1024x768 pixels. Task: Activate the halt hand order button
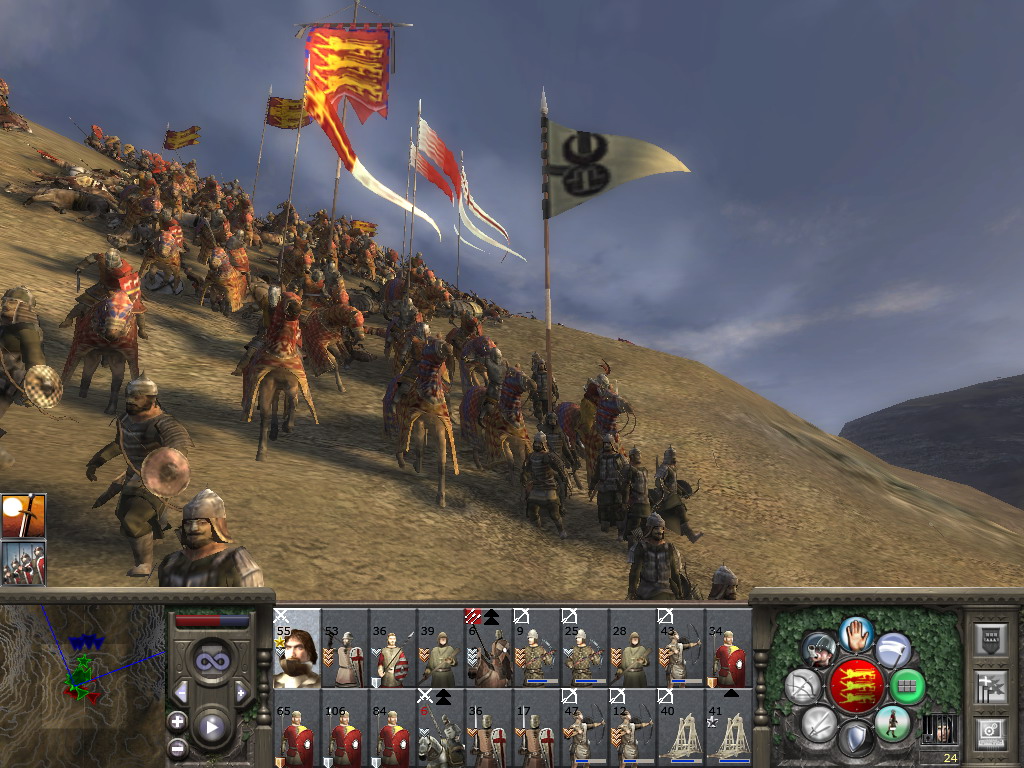pos(856,634)
